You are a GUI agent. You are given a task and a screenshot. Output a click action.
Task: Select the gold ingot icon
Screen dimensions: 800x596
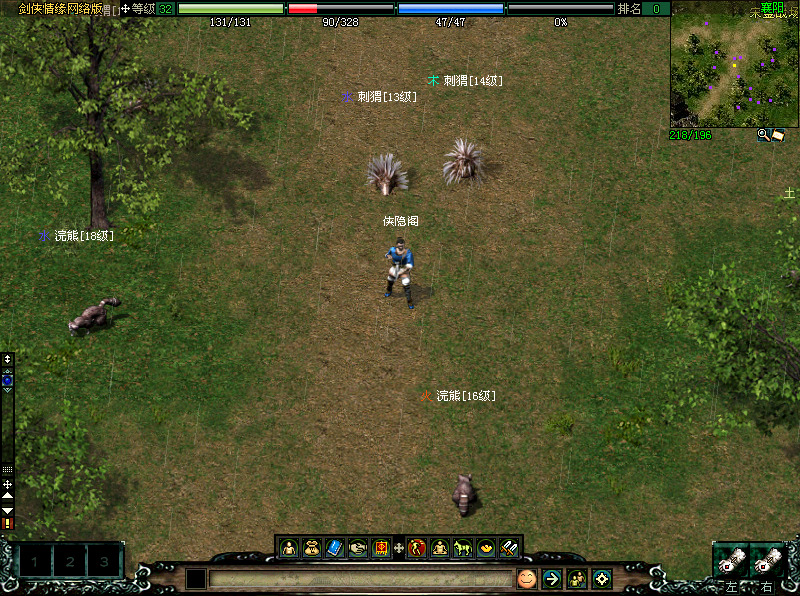[486, 548]
